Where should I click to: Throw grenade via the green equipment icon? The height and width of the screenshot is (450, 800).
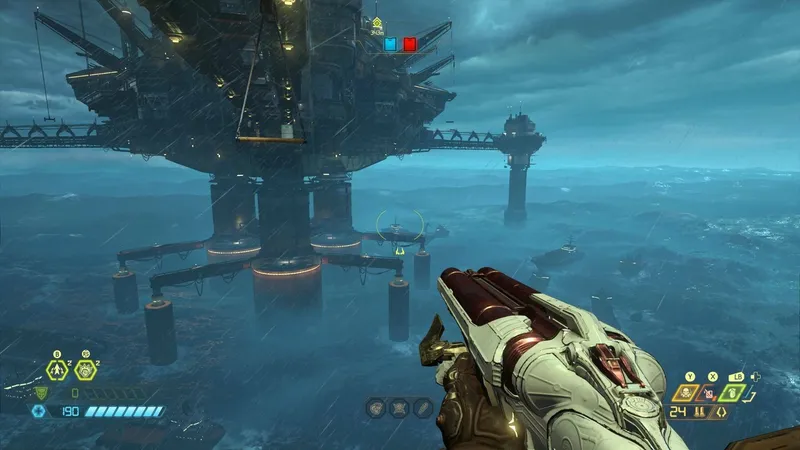pos(733,392)
